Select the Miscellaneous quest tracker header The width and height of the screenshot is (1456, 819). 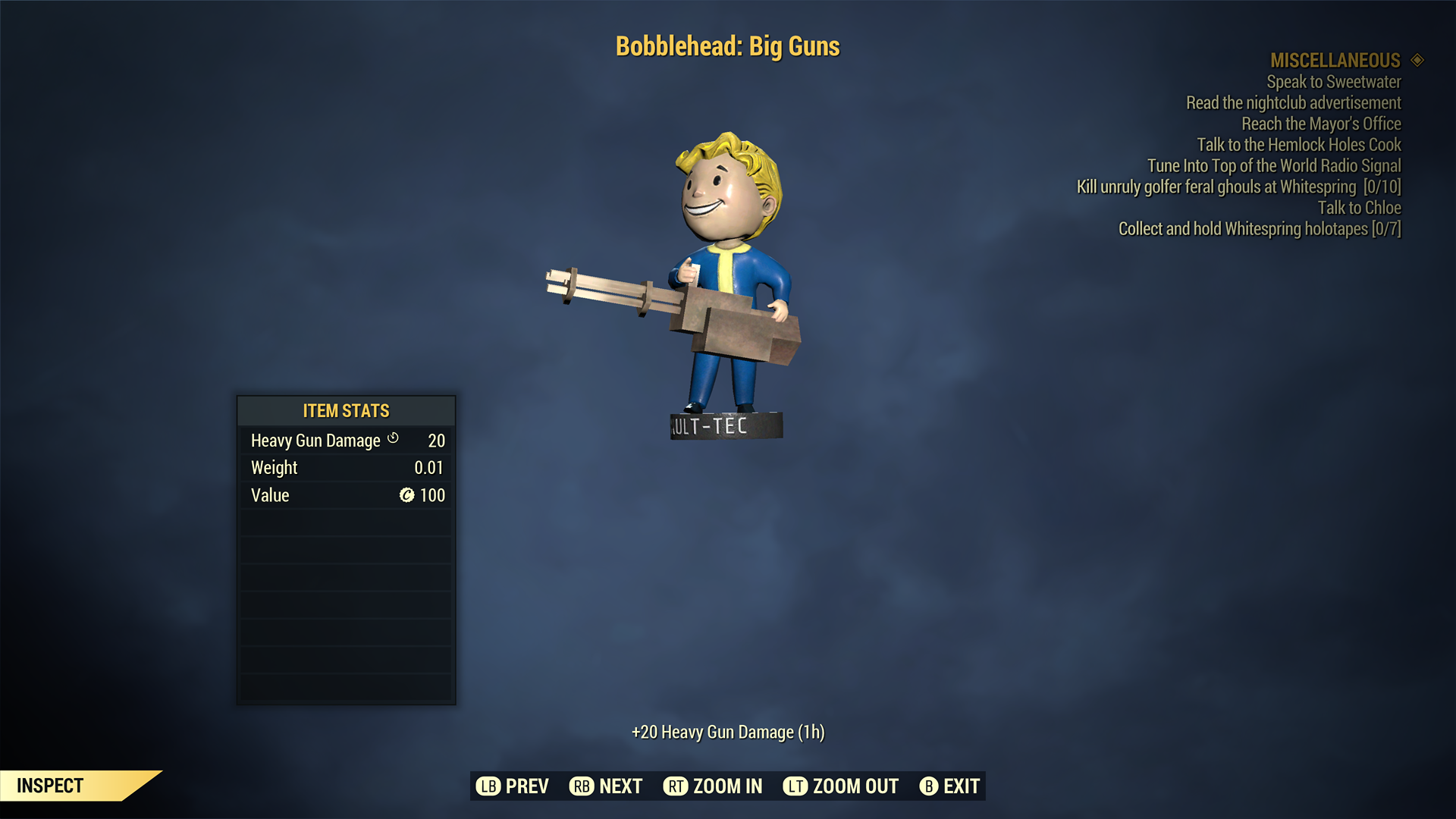1335,60
